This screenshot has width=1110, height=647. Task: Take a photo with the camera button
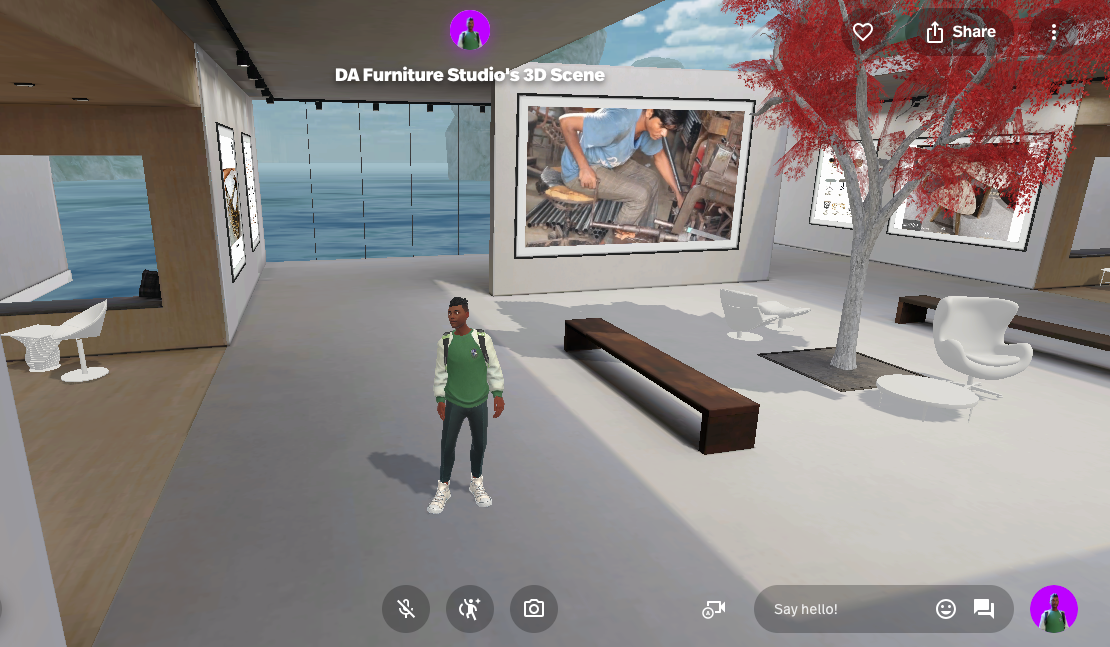(534, 609)
